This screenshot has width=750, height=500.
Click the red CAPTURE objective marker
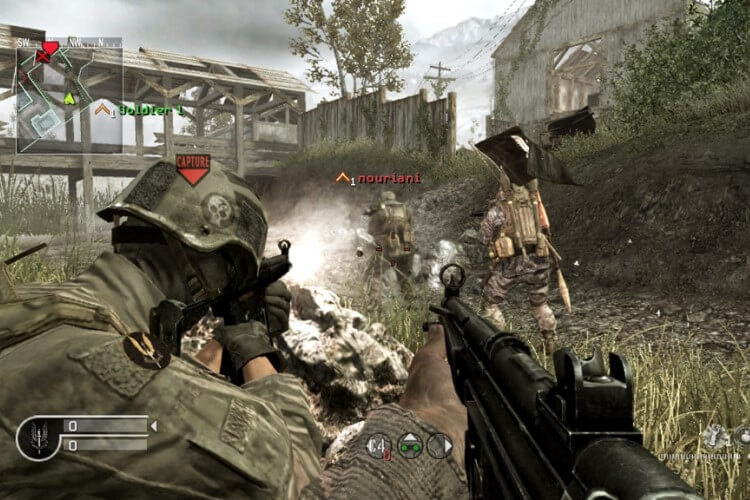[192, 168]
